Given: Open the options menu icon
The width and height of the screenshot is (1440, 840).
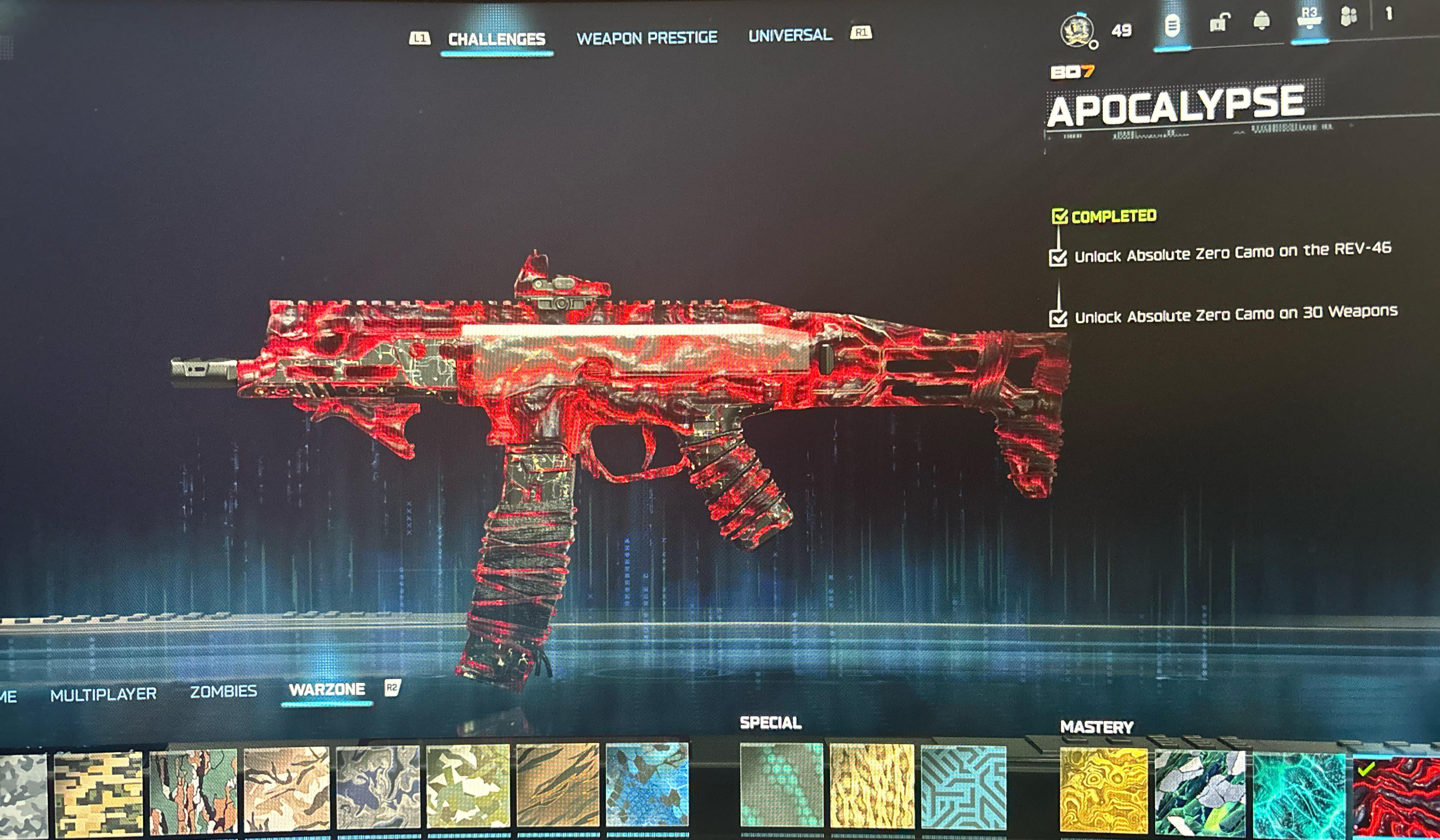Looking at the screenshot, I should [1171, 26].
